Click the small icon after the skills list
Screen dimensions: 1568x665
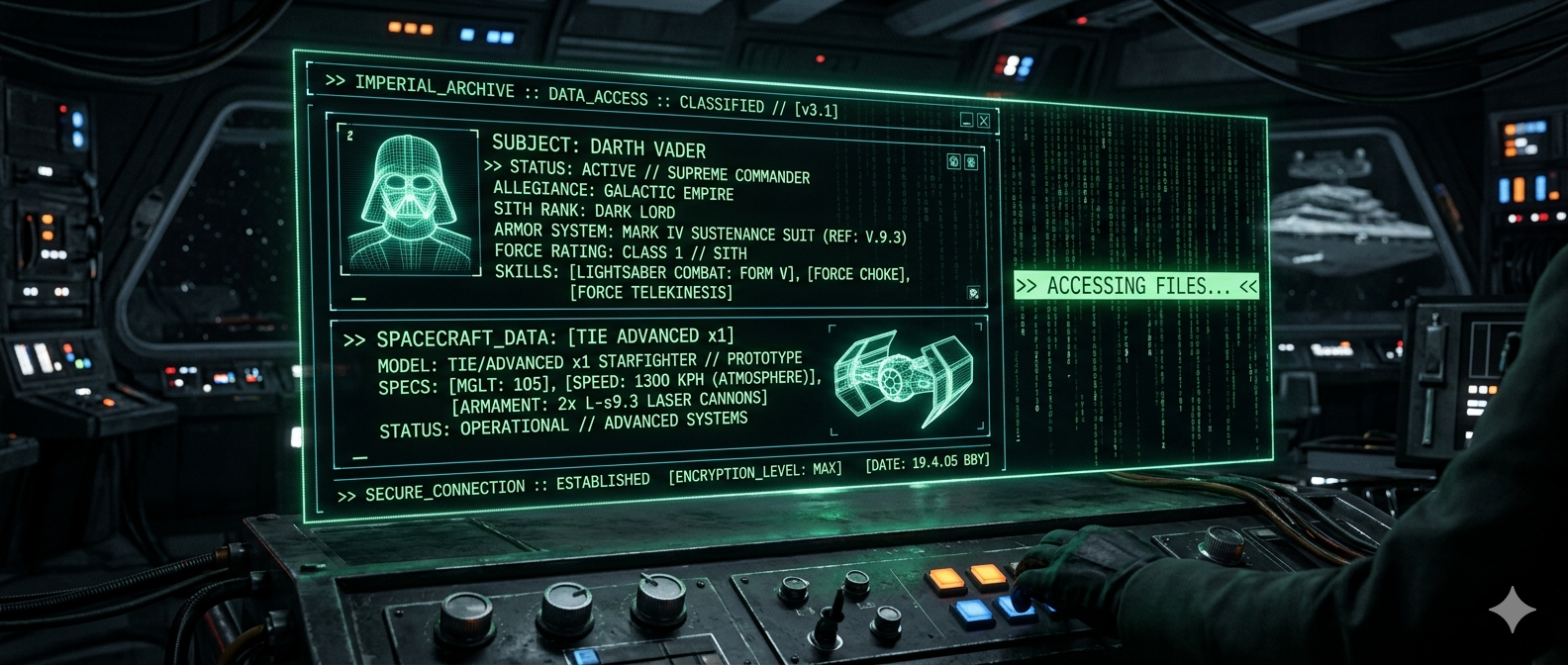coord(973,293)
